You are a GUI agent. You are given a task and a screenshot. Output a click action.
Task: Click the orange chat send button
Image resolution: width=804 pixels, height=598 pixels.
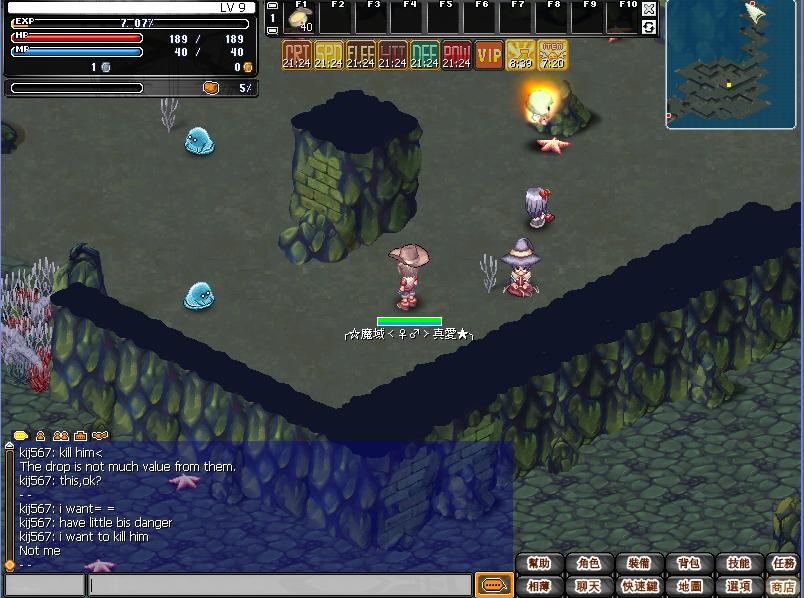coord(493,585)
